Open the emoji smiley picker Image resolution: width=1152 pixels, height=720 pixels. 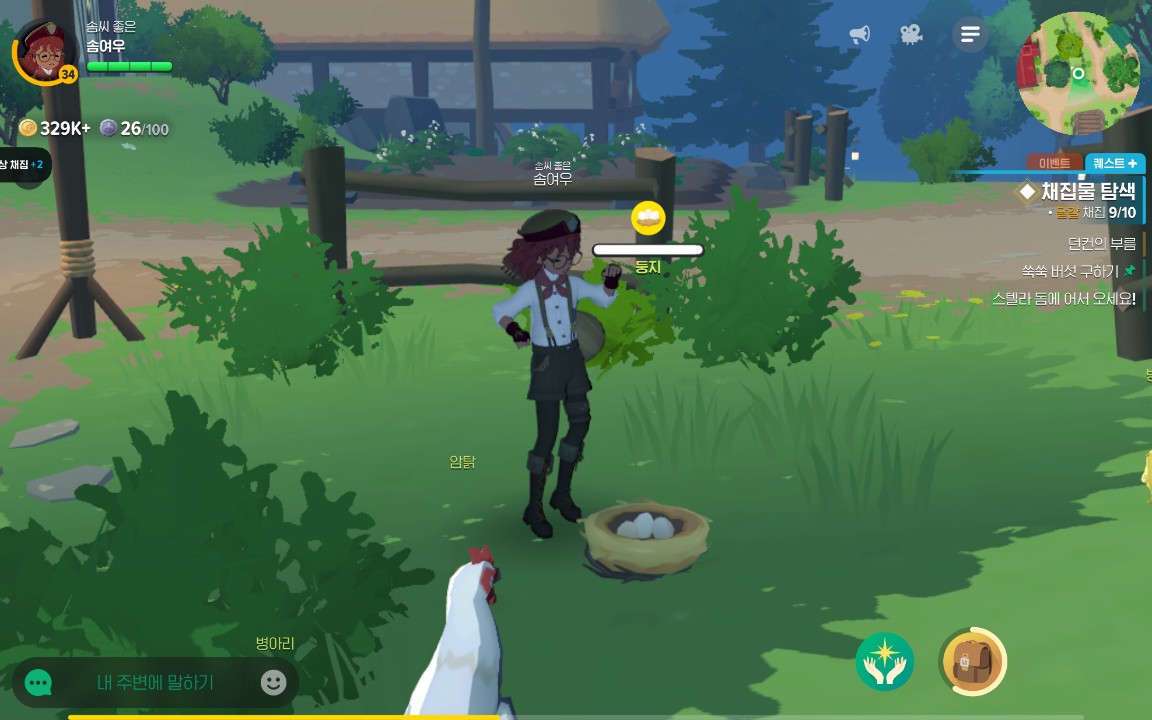coord(273,682)
